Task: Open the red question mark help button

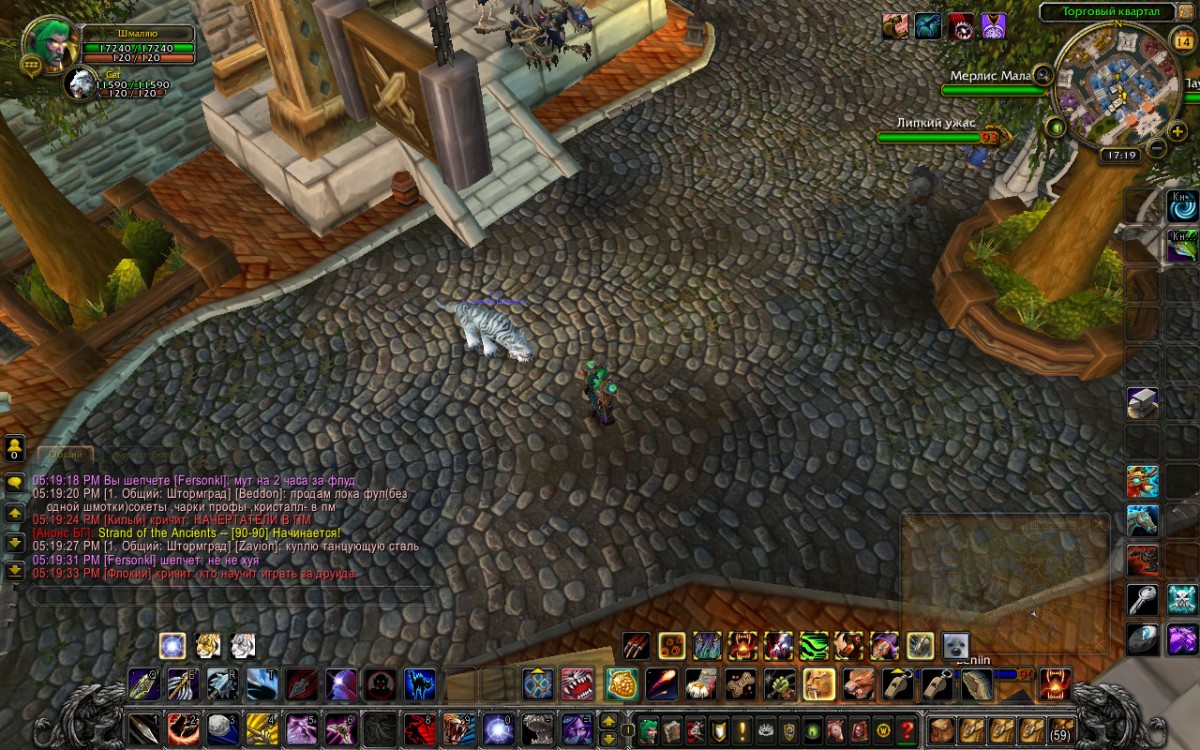Action: (x=906, y=729)
